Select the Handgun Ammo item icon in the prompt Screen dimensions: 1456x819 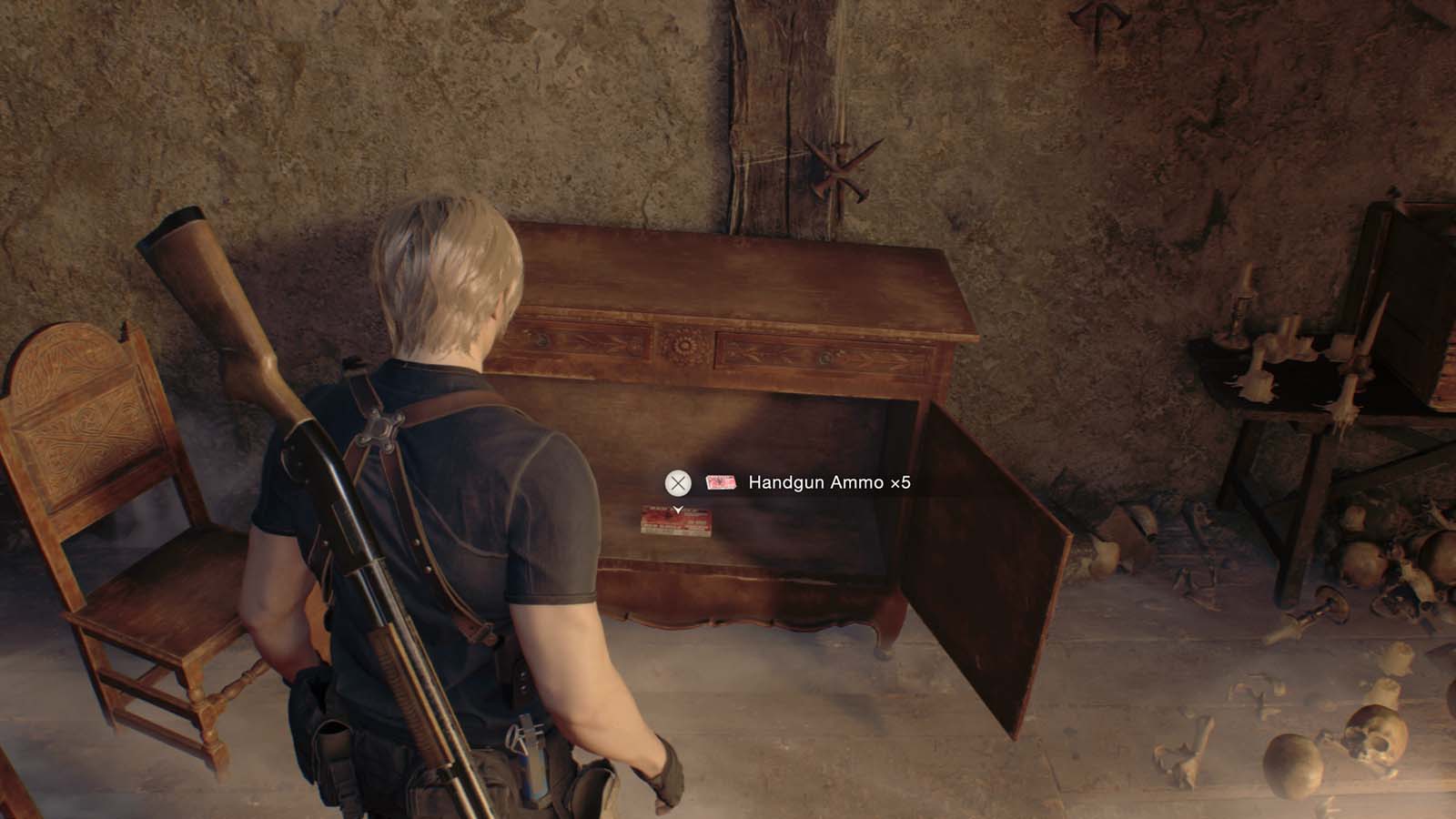[721, 482]
